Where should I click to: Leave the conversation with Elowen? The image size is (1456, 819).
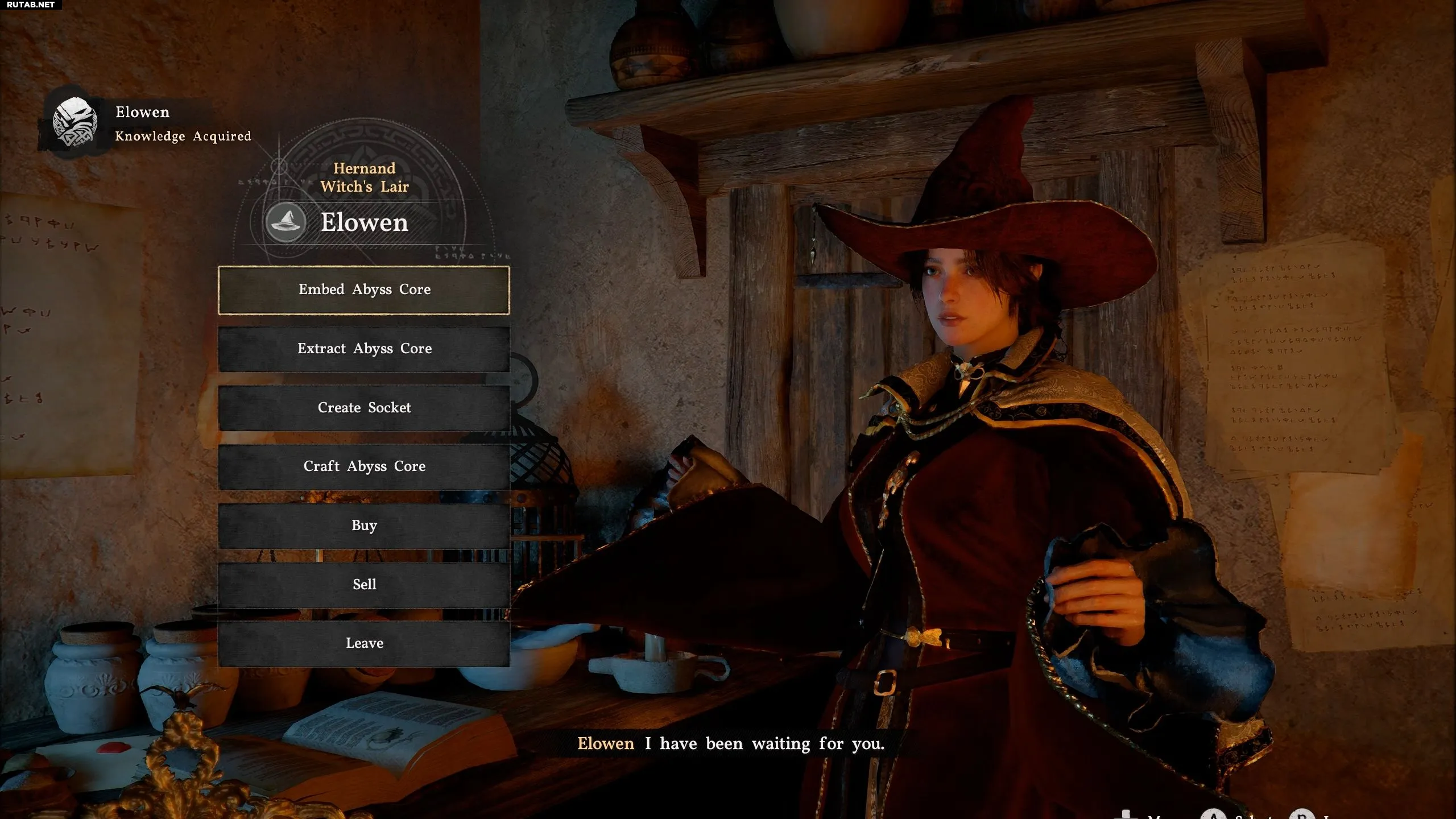point(364,643)
